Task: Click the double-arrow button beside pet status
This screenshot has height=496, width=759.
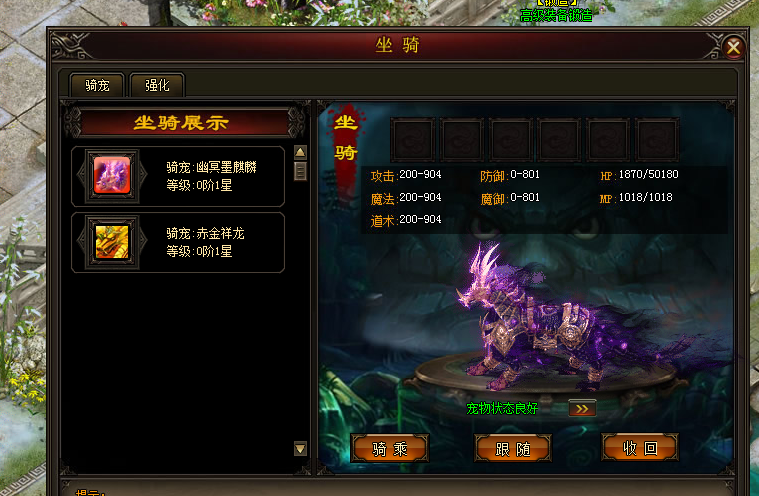Action: pos(582,408)
